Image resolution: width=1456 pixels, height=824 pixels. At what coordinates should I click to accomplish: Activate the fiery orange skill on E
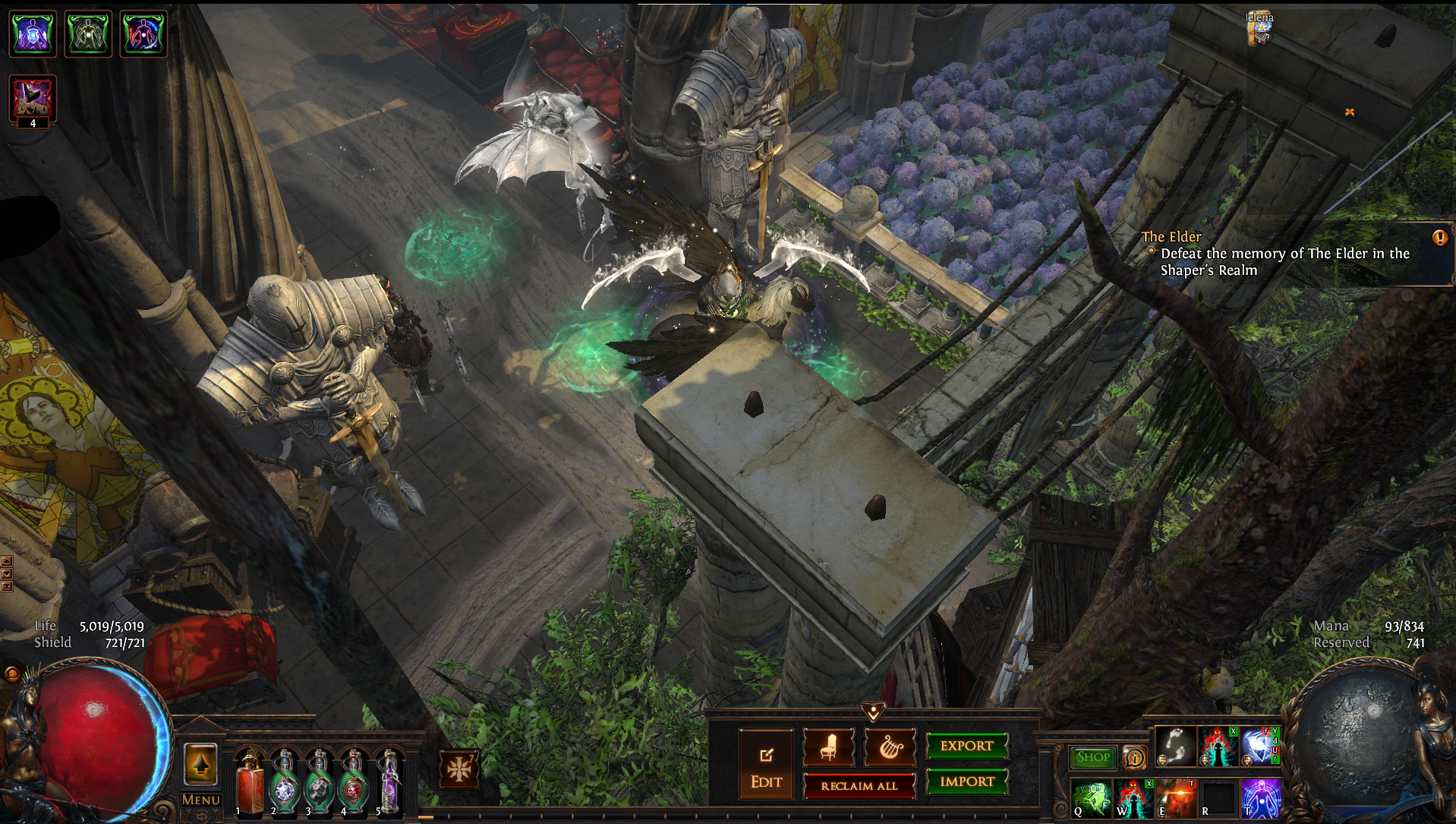(x=1176, y=798)
